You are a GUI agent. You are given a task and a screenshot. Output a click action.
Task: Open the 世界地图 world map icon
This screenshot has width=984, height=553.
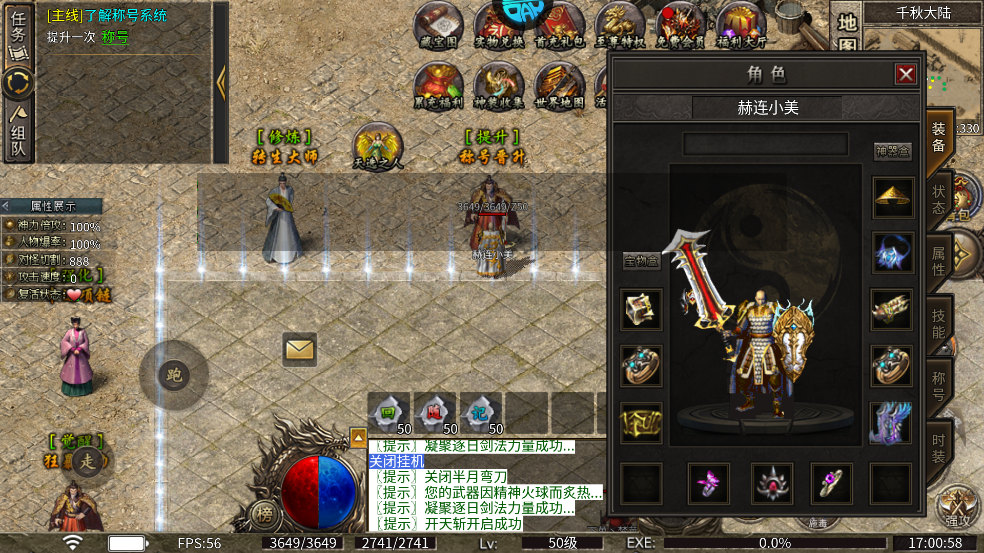(x=559, y=85)
